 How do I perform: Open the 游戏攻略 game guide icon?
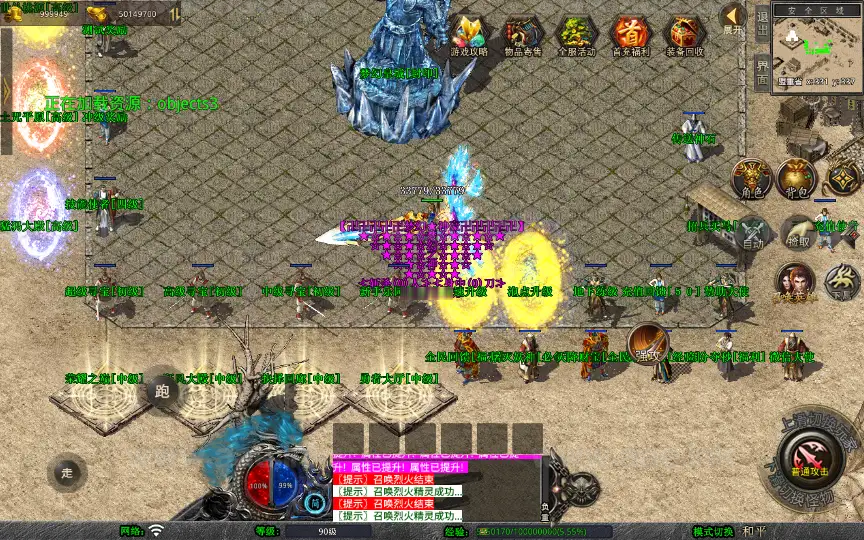click(x=469, y=36)
